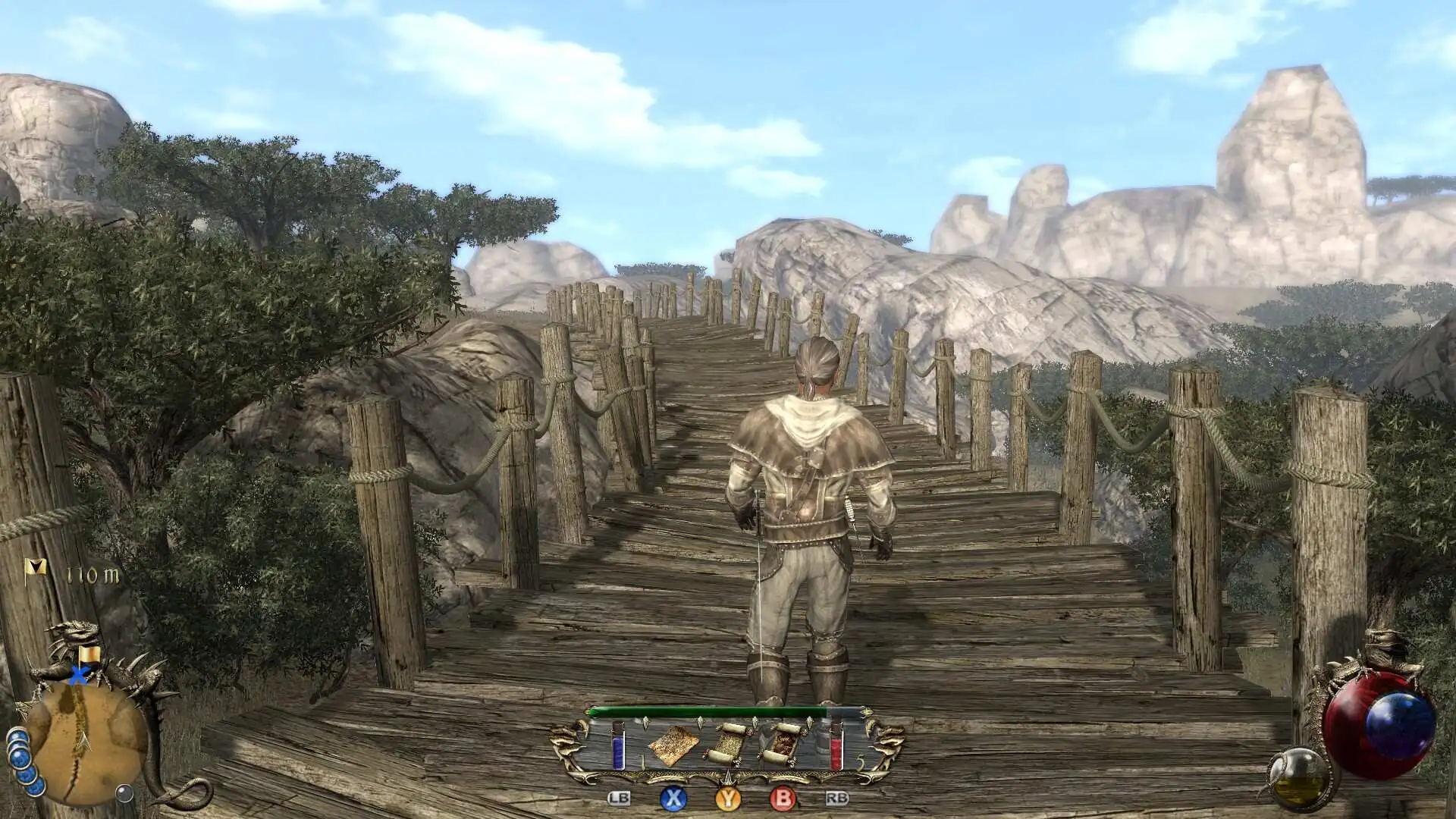The width and height of the screenshot is (1456, 819).
Task: Select the flat parchment sheet hotbar slot
Action: tap(673, 745)
